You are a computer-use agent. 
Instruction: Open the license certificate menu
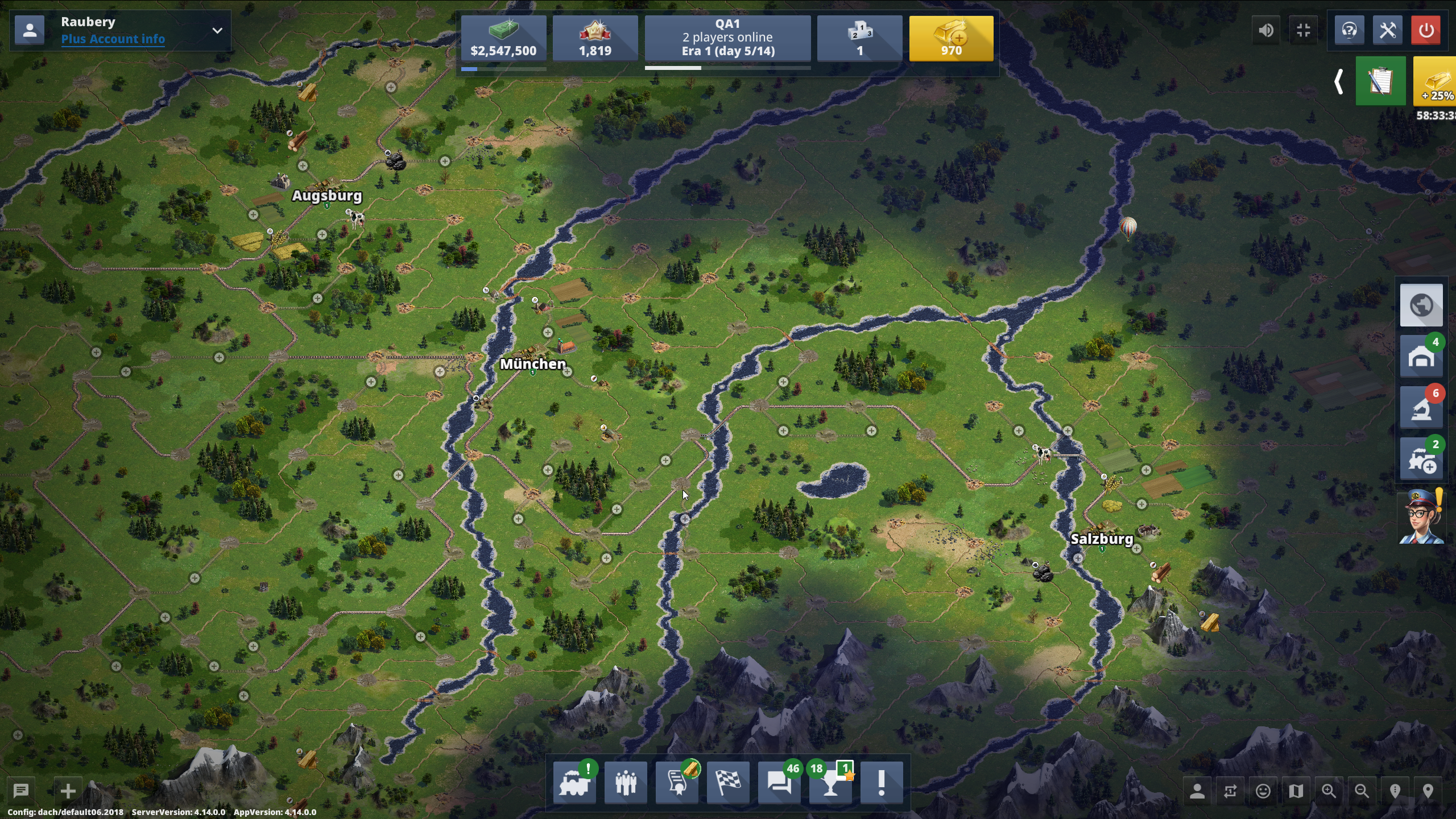(677, 783)
